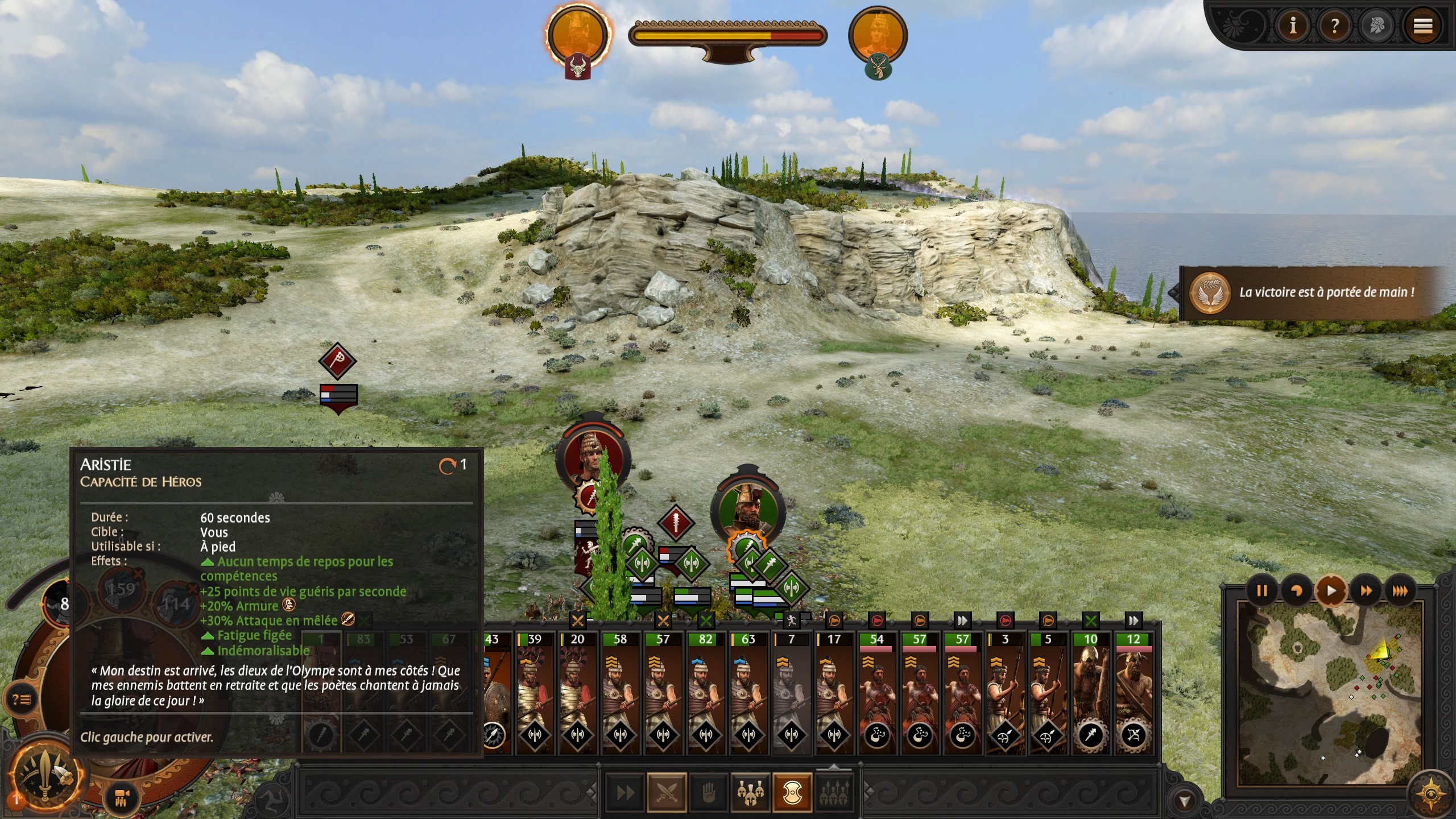
Task: Pause the battle
Action: click(x=1261, y=591)
